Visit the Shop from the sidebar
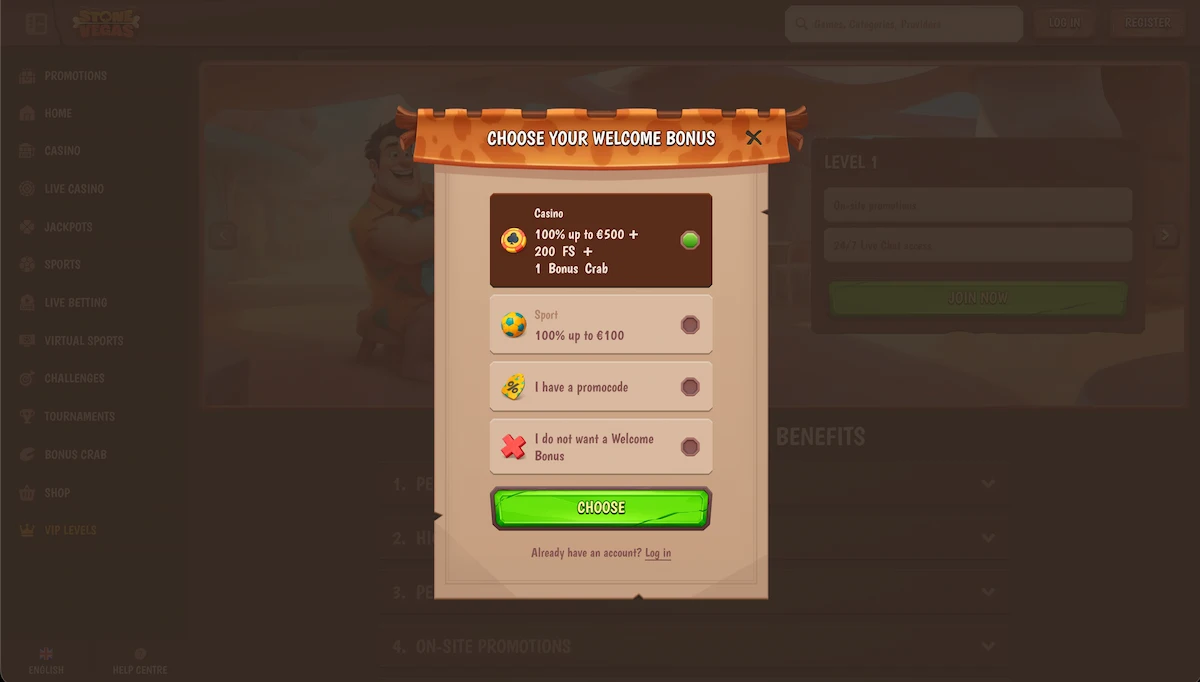Image resolution: width=1200 pixels, height=682 pixels. [57, 493]
